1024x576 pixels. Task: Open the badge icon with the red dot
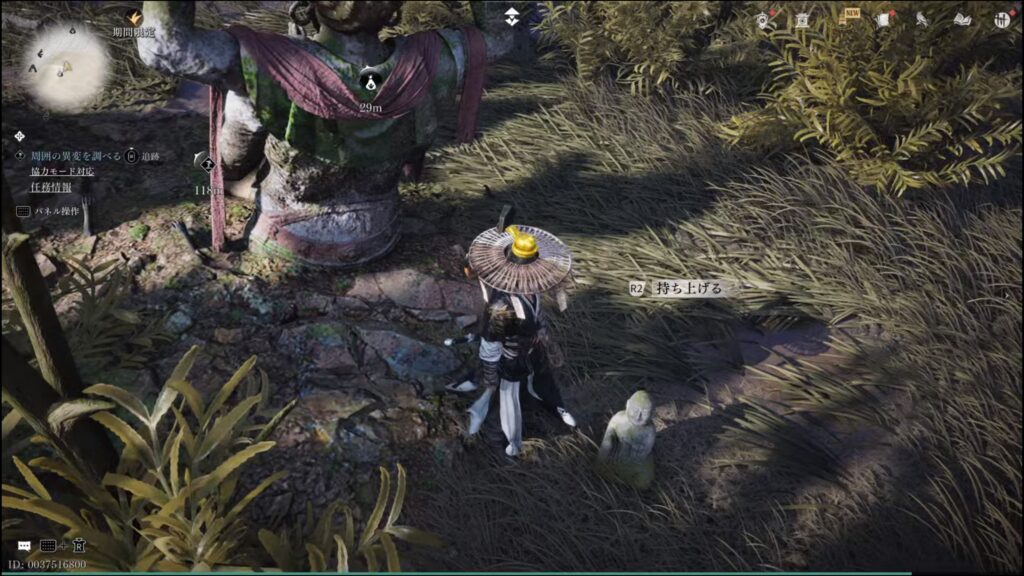coord(763,19)
